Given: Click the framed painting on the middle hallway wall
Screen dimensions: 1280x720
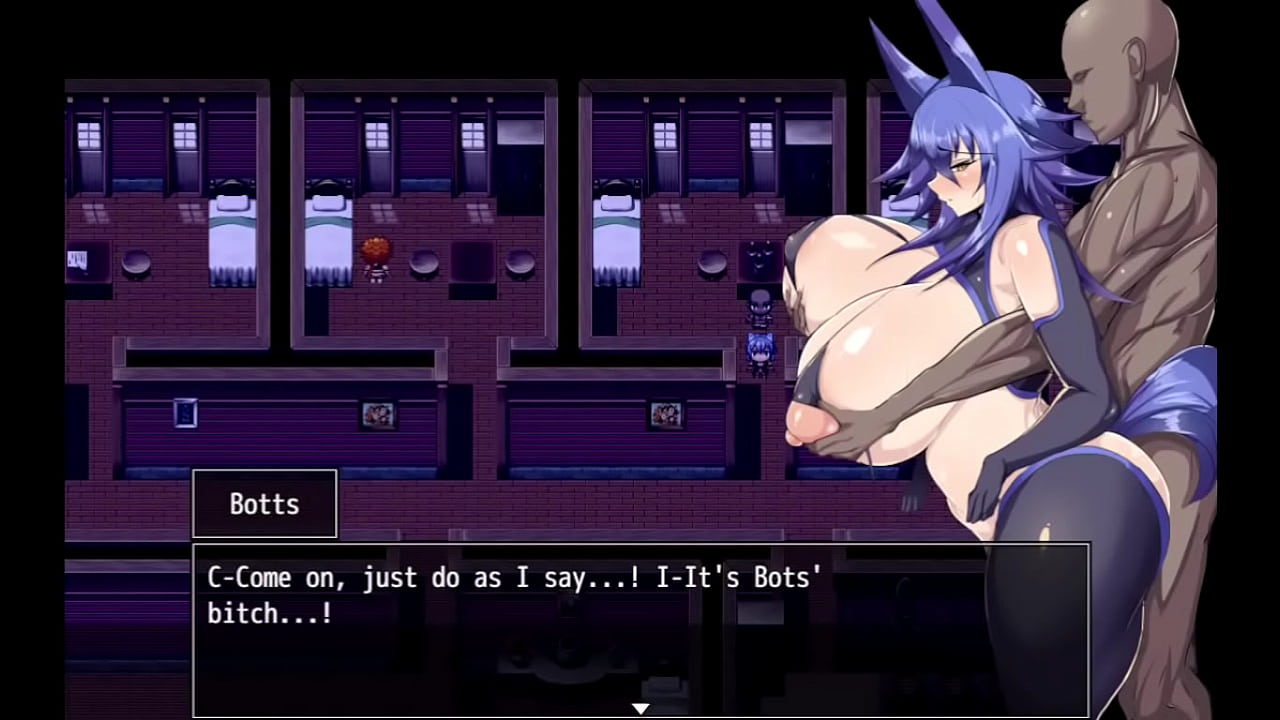Looking at the screenshot, I should coord(378,415).
